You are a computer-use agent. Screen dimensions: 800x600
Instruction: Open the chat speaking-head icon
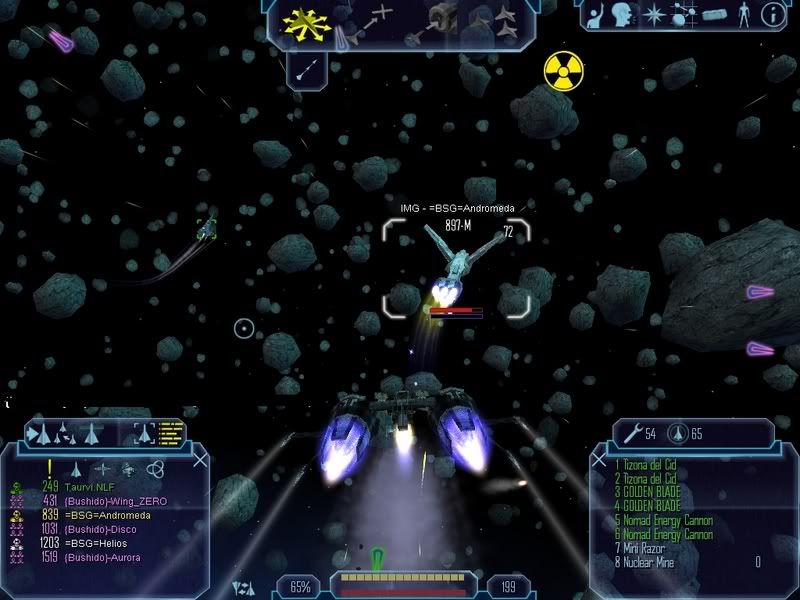tap(622, 14)
